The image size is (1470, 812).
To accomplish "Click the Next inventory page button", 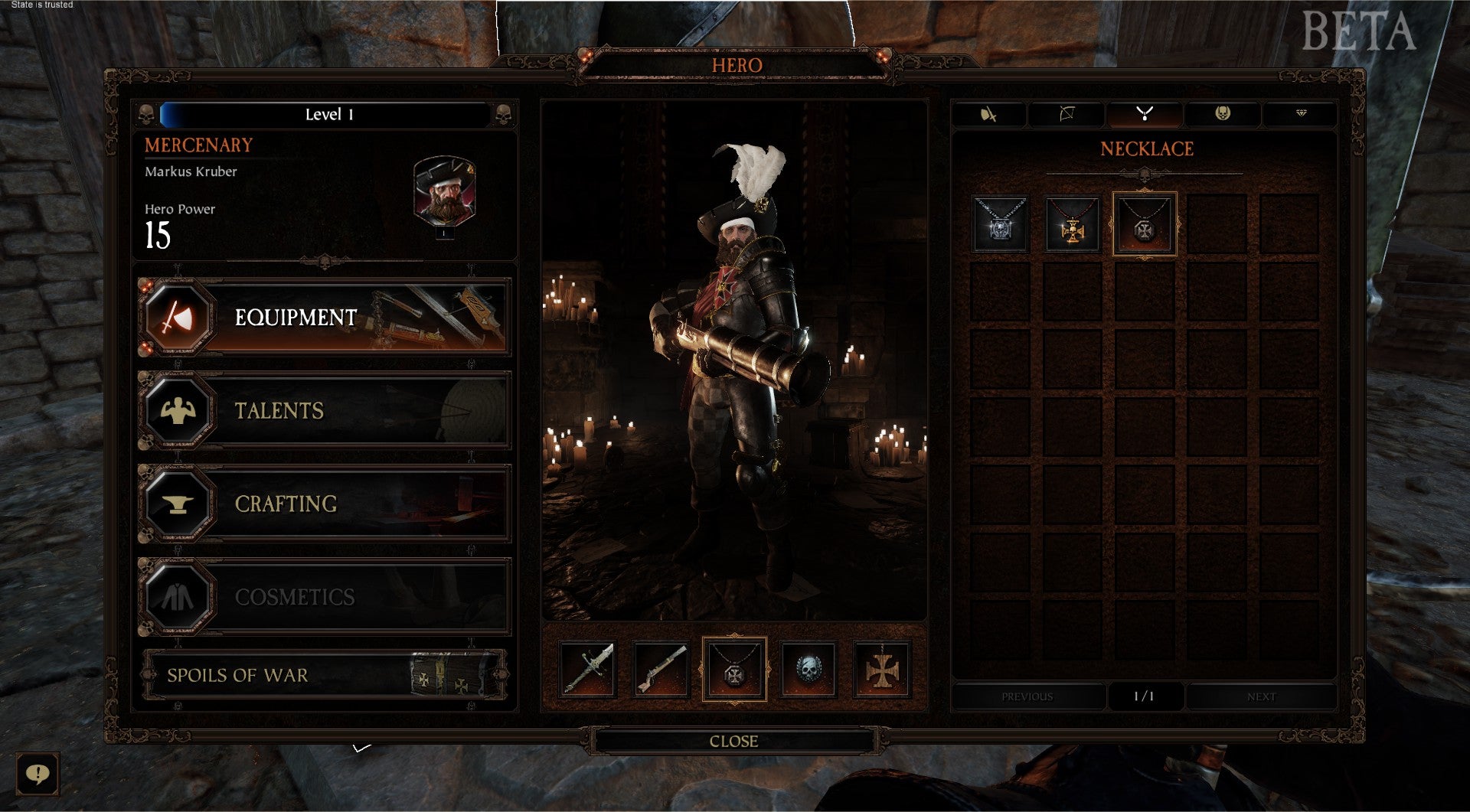I will 1261,696.
